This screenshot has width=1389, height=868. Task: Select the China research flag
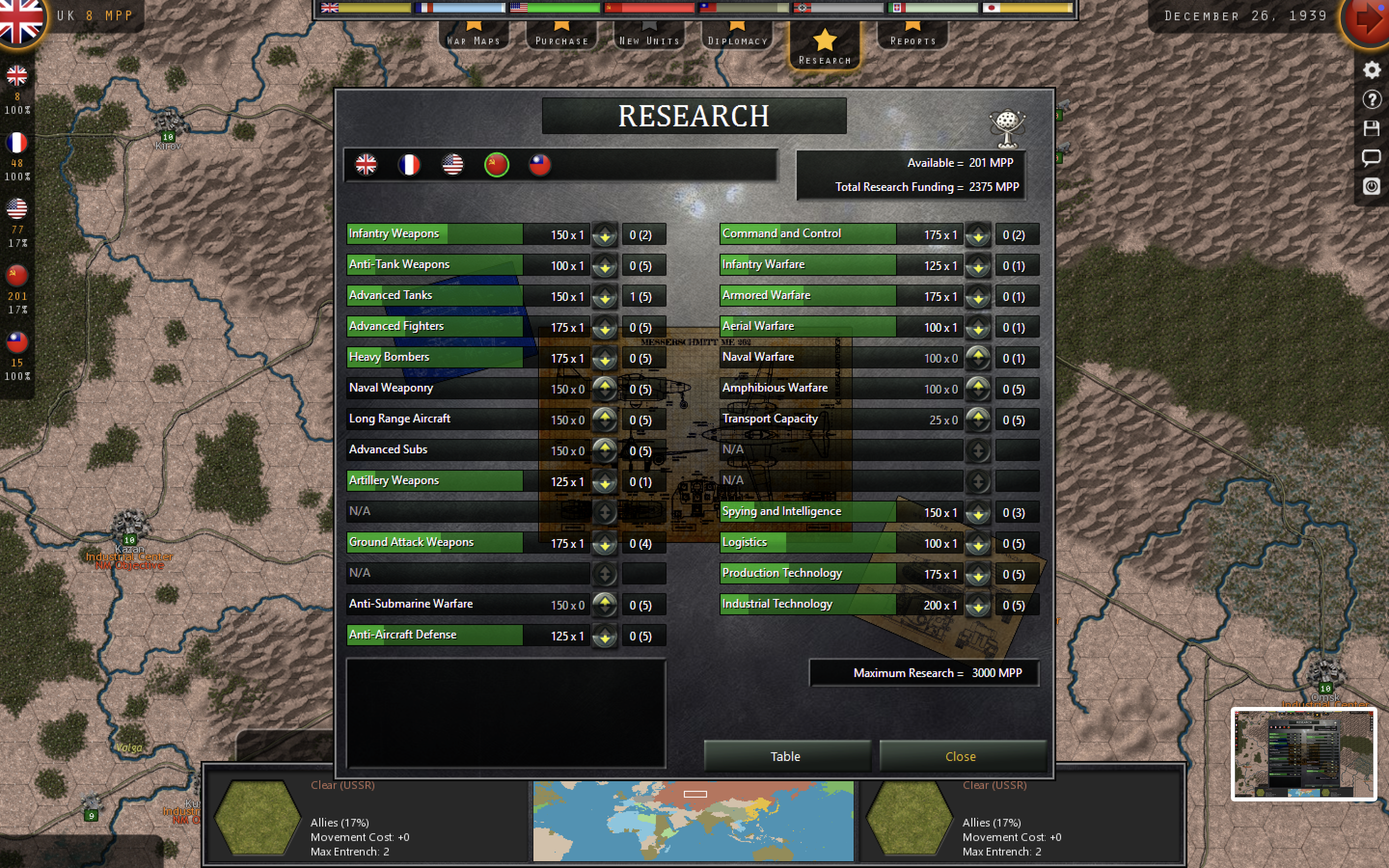coord(540,165)
